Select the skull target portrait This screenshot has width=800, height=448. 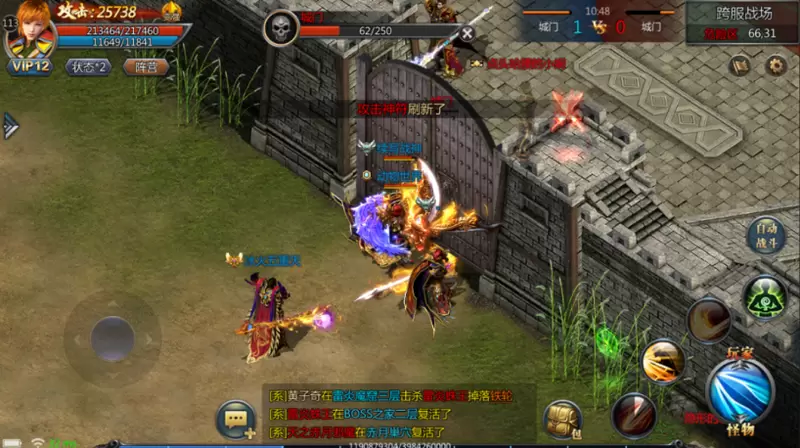point(281,27)
